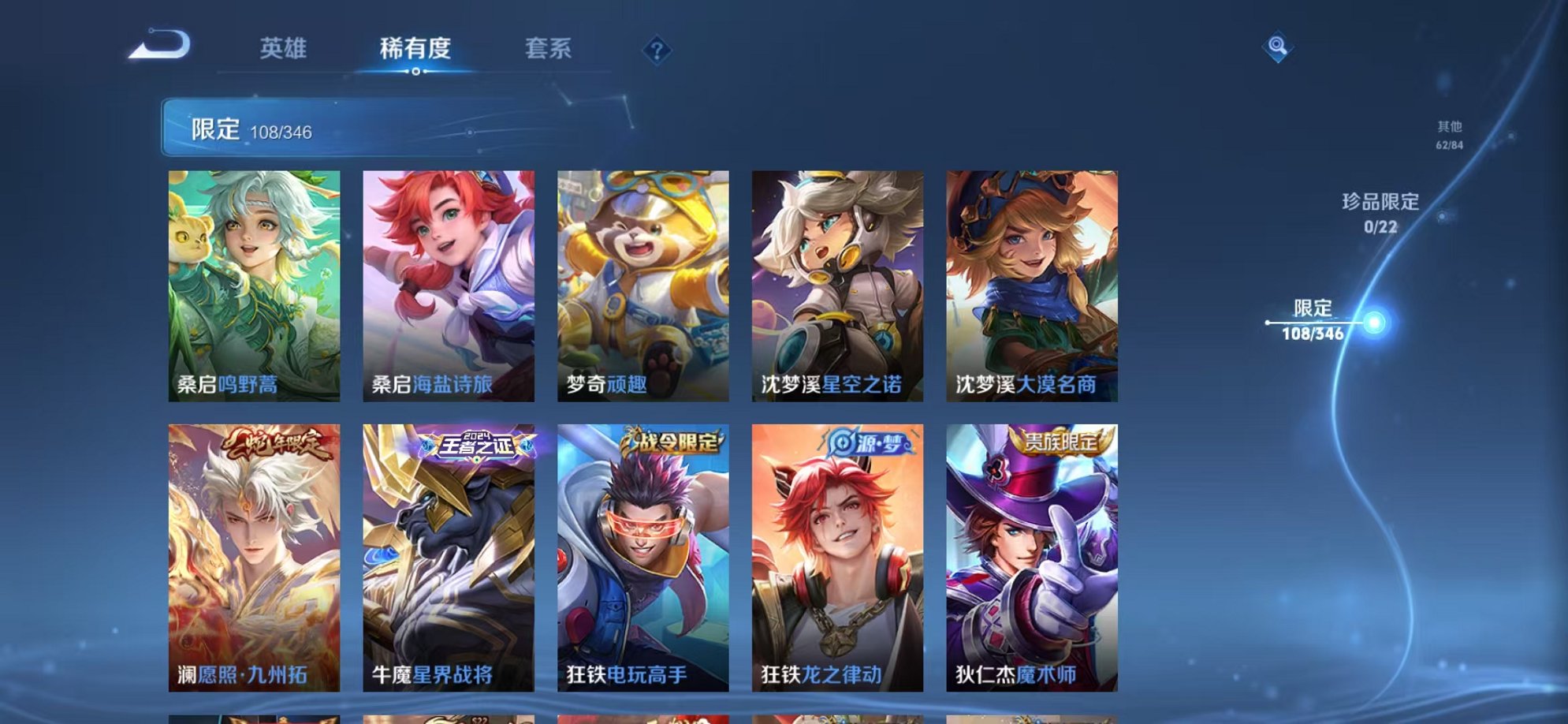Screen dimensions: 1568x724
Task: Select the 稀有度 tab
Action: coord(416,49)
